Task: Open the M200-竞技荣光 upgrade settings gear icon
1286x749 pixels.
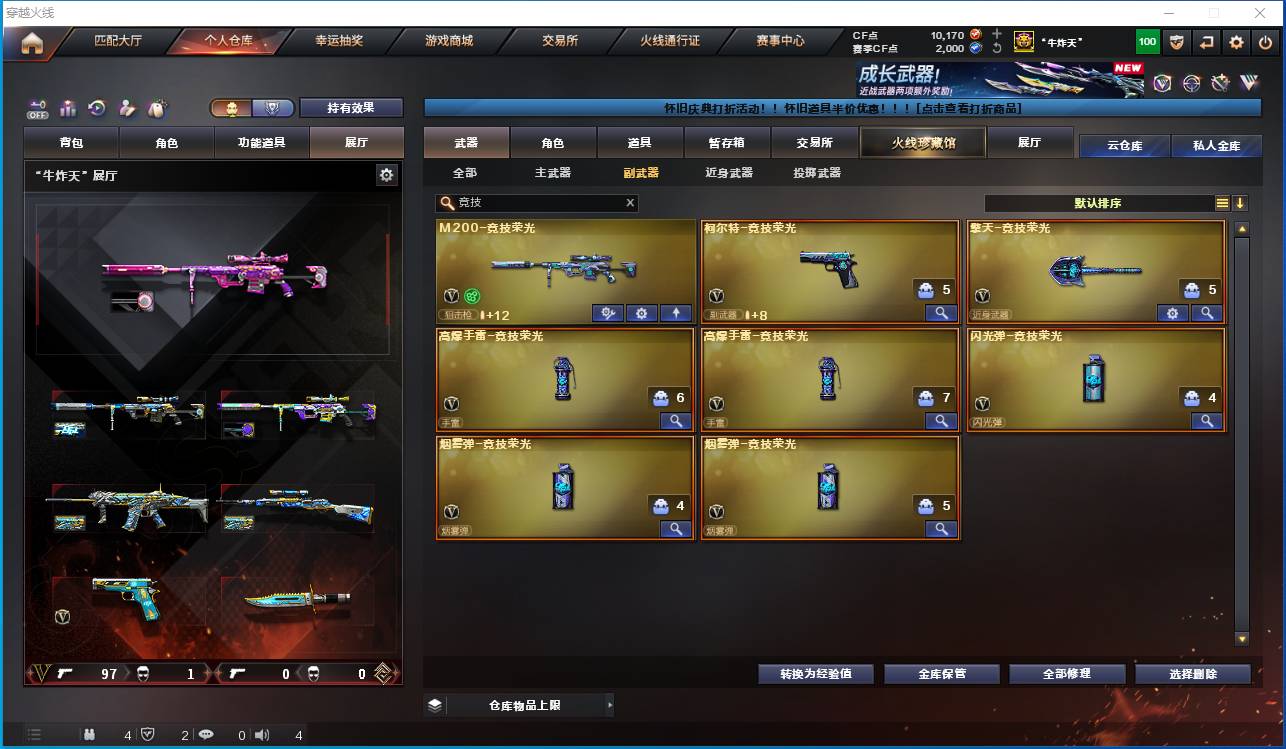Action: coord(640,313)
